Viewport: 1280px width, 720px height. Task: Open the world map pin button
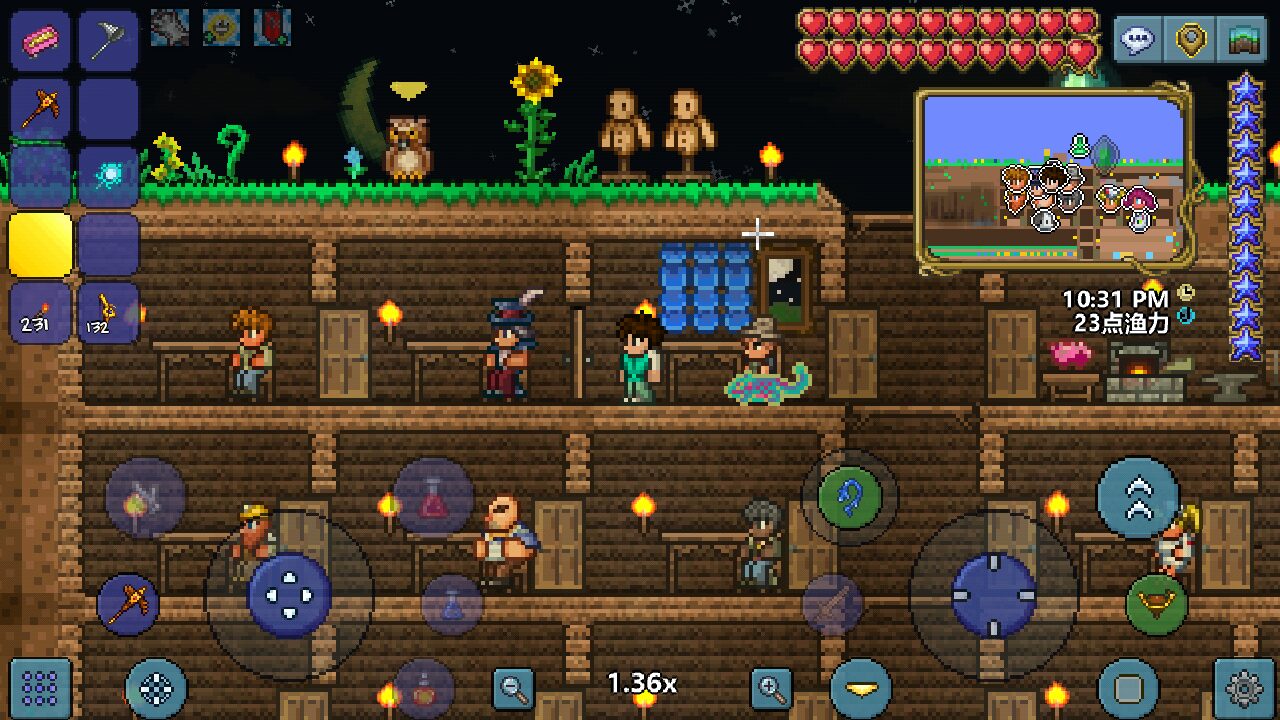tap(1190, 40)
